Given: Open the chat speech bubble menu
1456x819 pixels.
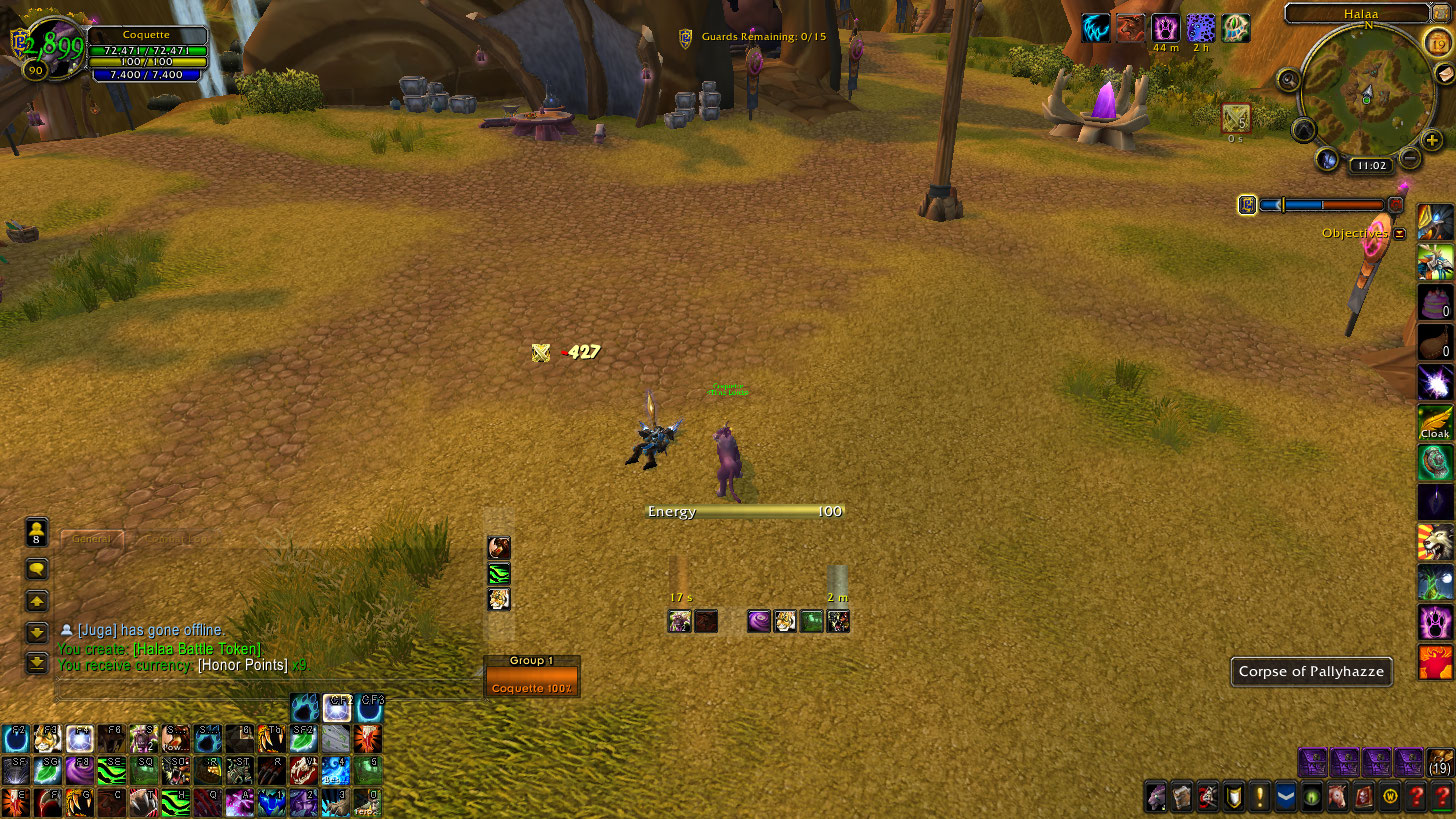Looking at the screenshot, I should click(37, 569).
